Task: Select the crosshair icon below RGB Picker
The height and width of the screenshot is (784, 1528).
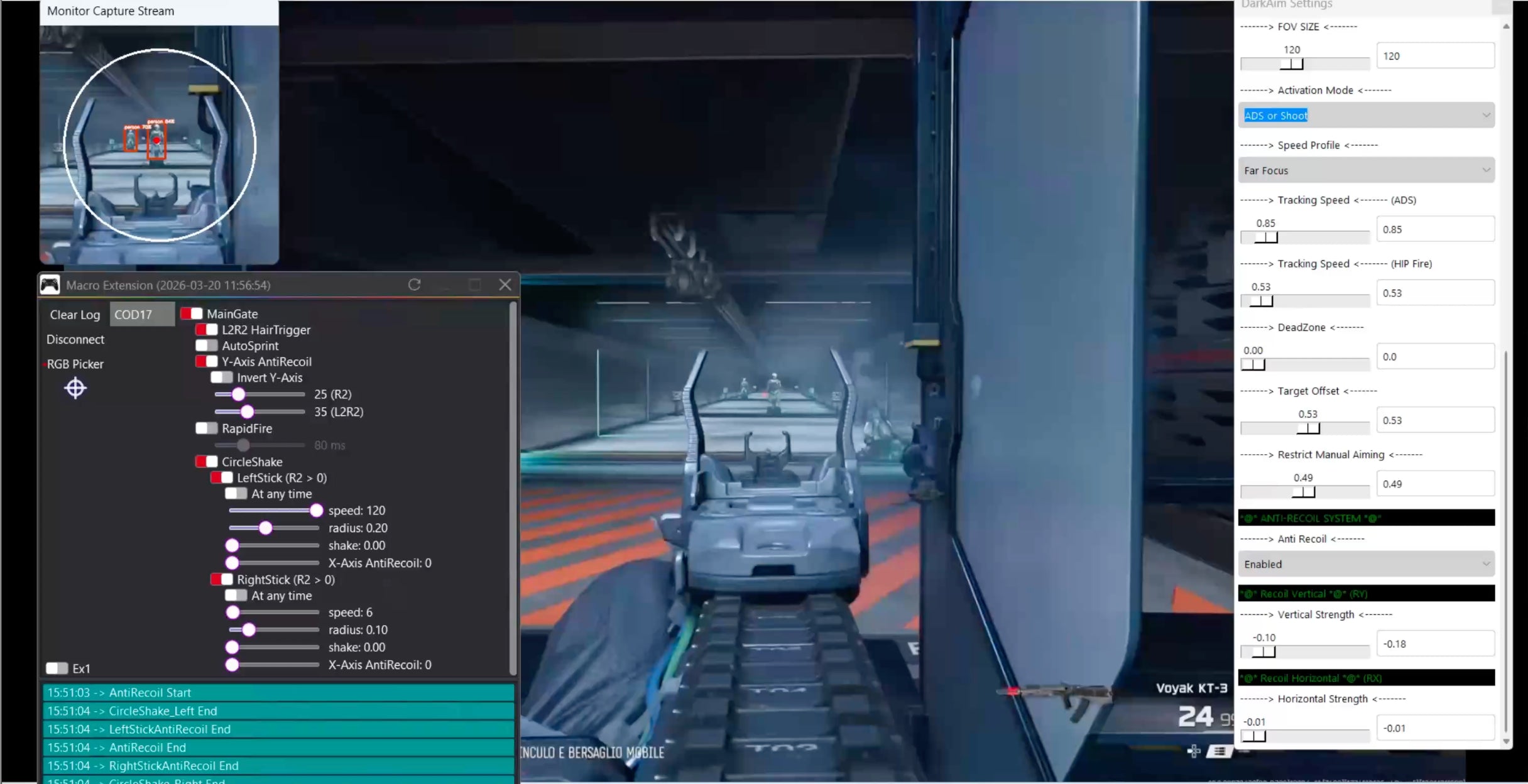Action: (75, 388)
